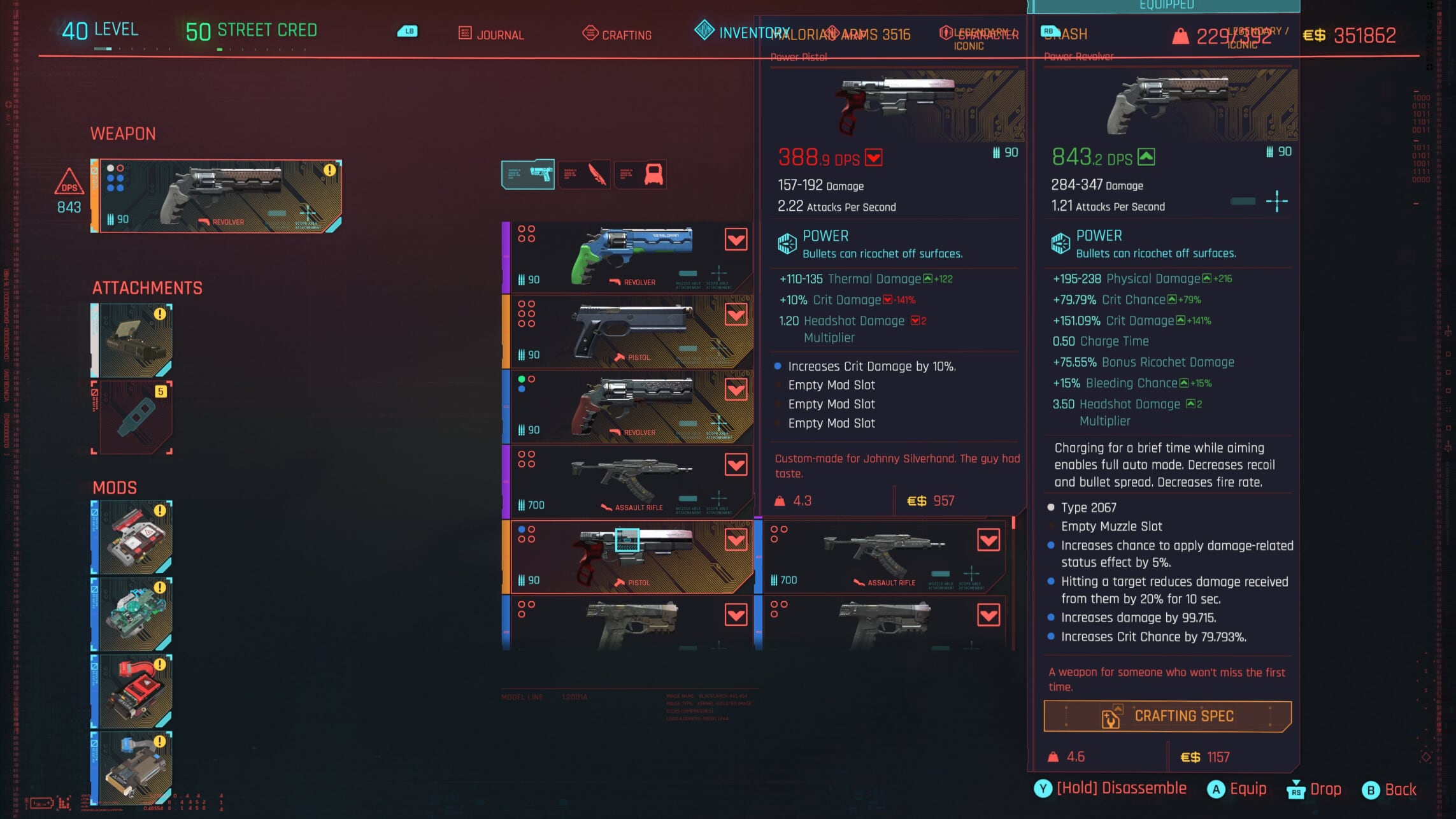Click the RB bumper icon near Crash
The height and width of the screenshot is (819, 1456).
(1052, 30)
